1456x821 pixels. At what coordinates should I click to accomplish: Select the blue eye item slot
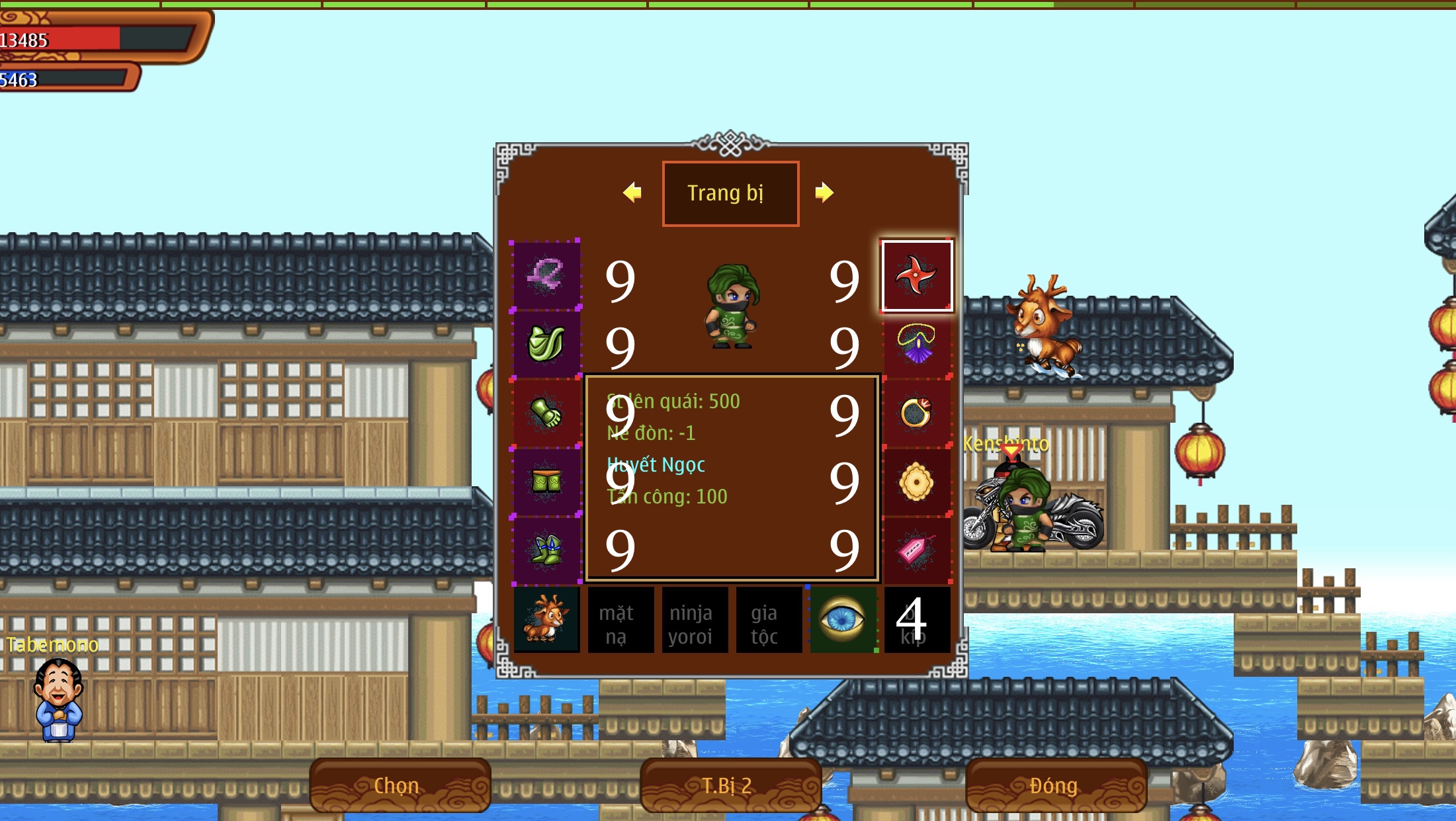(x=842, y=620)
